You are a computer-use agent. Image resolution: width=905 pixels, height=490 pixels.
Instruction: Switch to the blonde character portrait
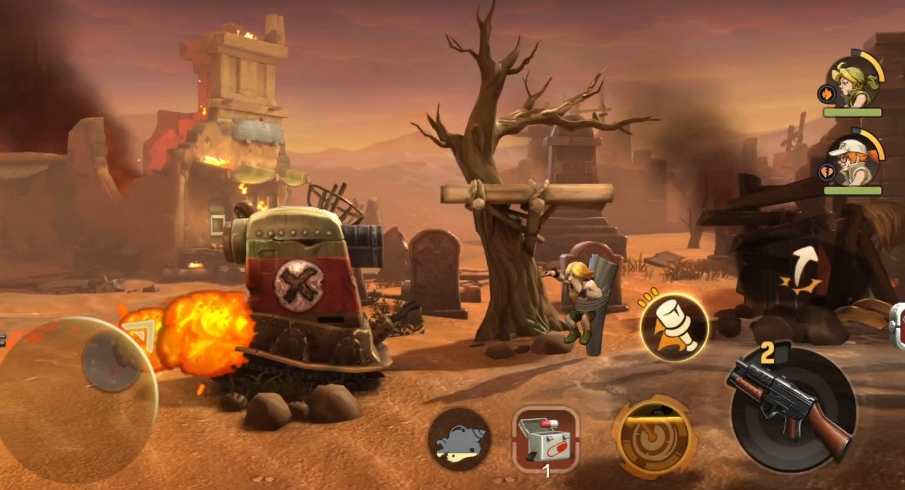coord(852,84)
